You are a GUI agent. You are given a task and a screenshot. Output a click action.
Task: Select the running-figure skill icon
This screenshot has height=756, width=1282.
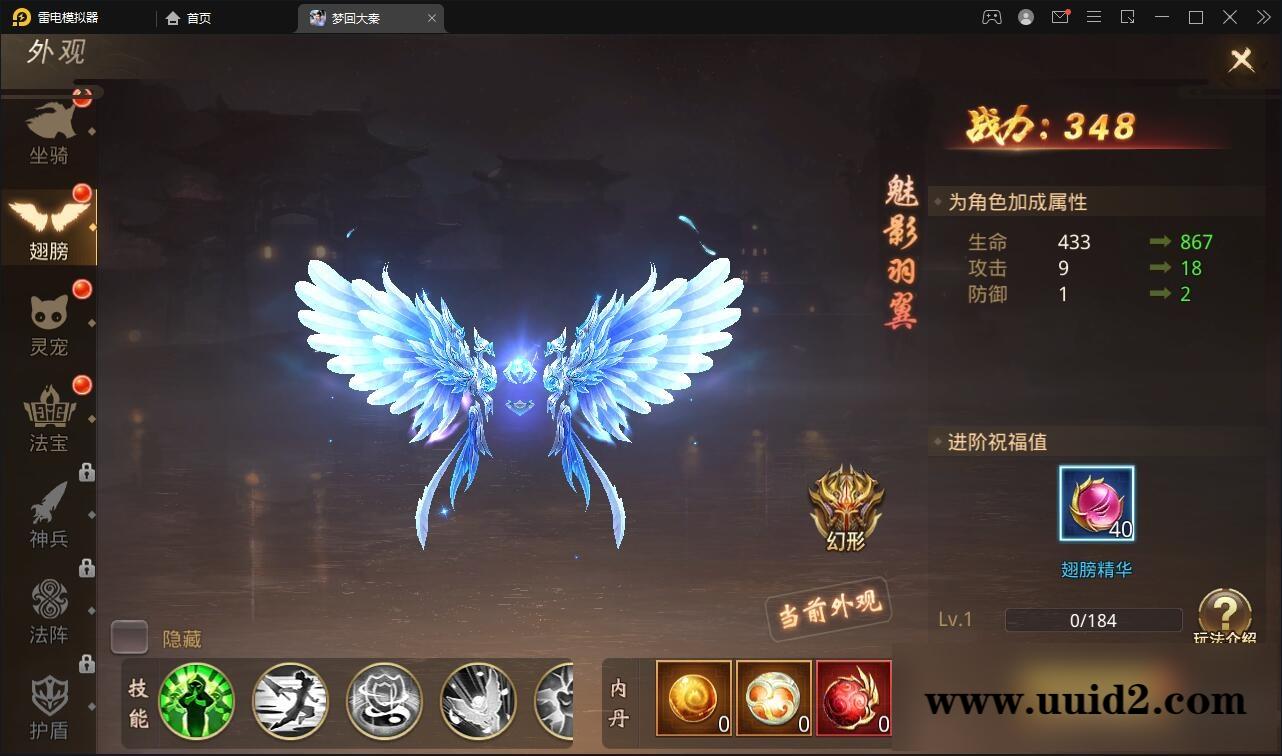(x=290, y=700)
